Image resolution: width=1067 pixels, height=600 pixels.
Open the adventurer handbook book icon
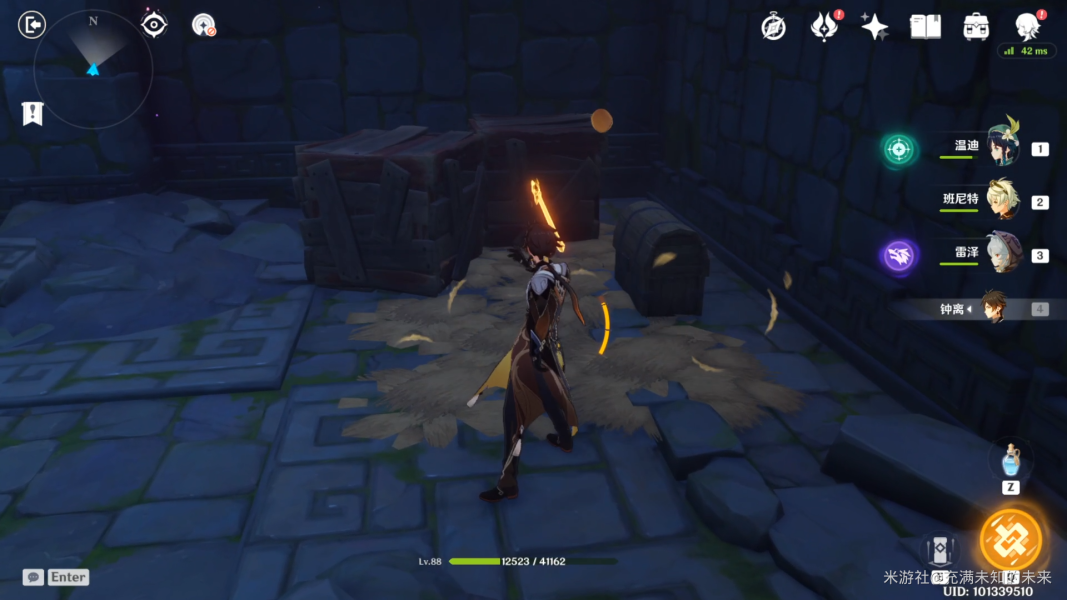[x=925, y=27]
